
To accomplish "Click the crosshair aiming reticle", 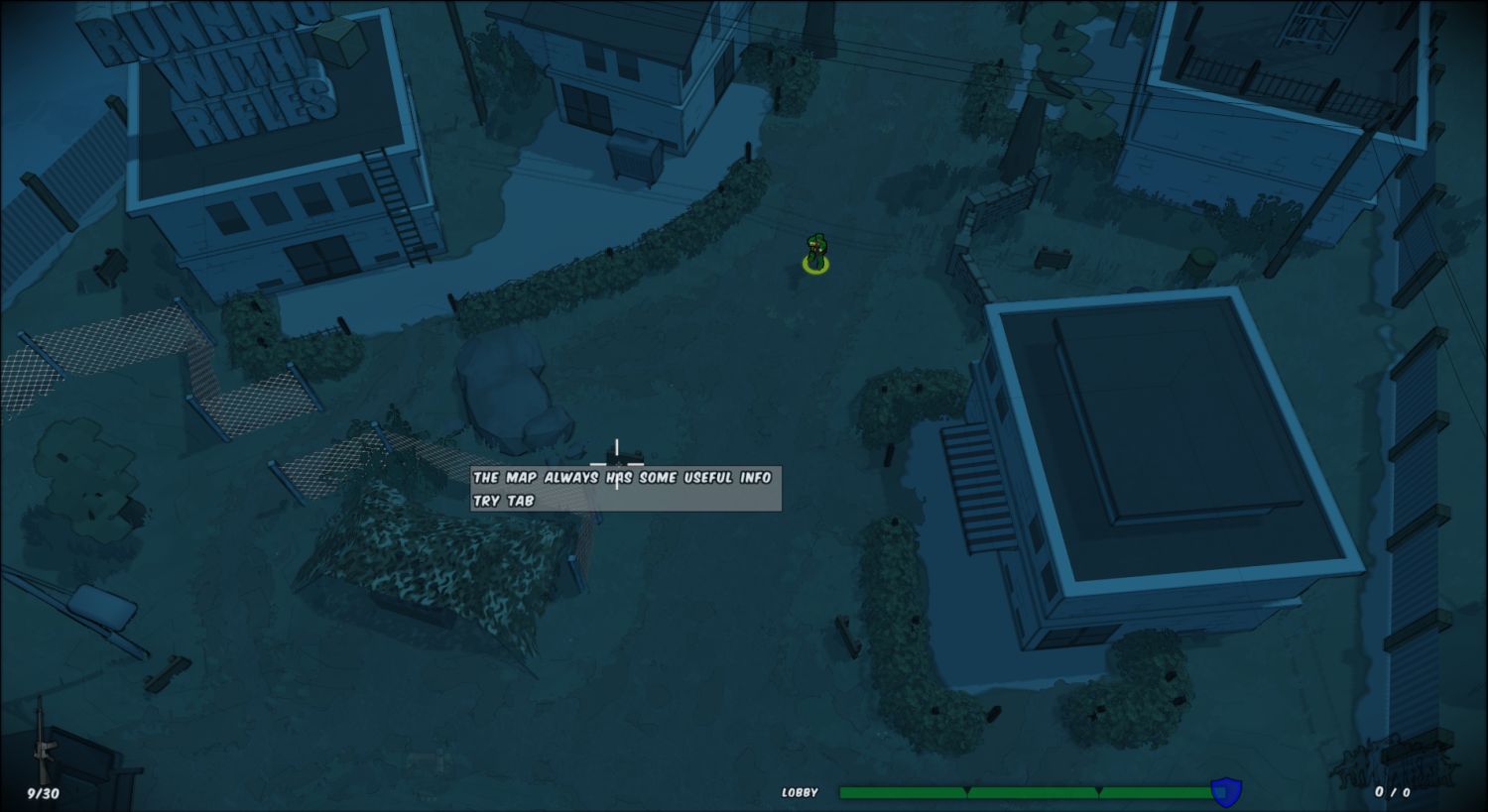I will tap(618, 463).
